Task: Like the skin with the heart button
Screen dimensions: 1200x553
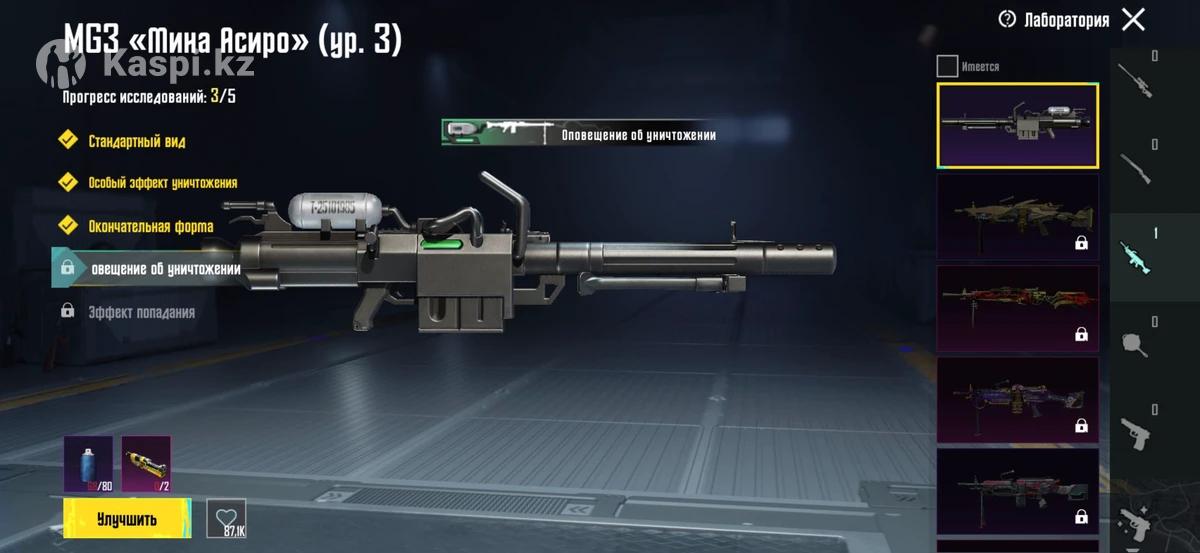Action: [226, 517]
